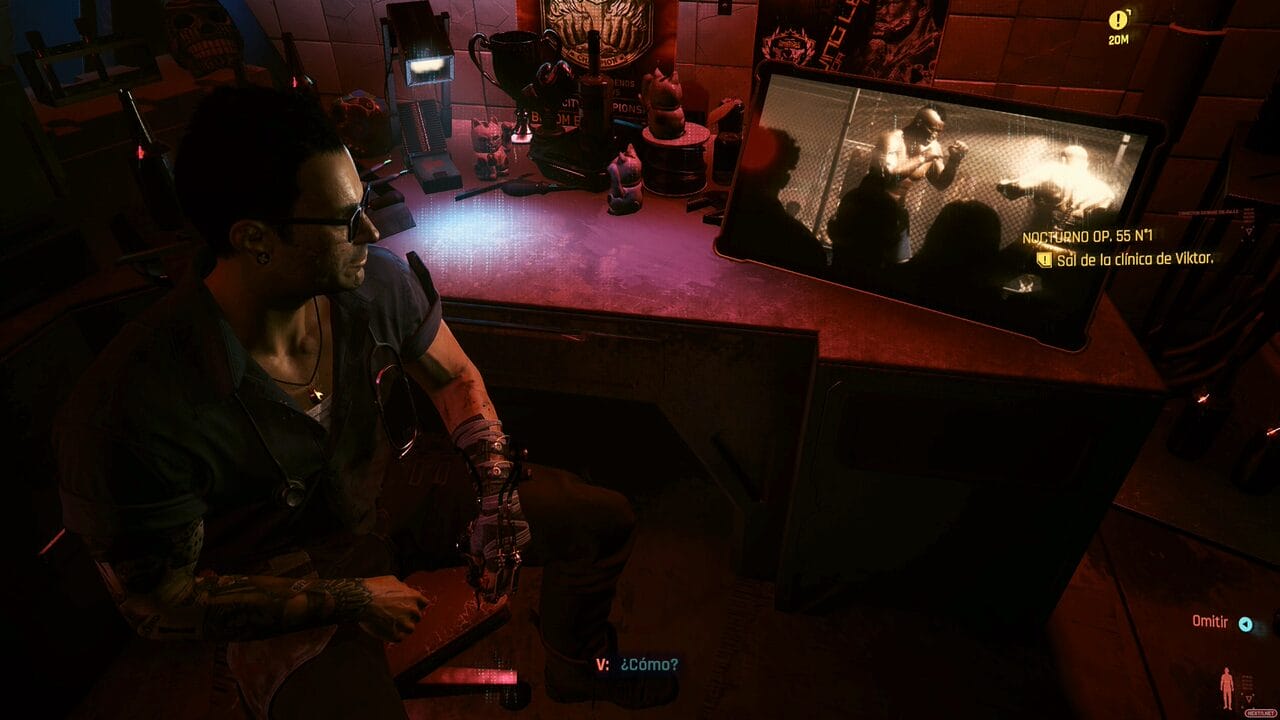Image resolution: width=1280 pixels, height=720 pixels.
Task: Click the objective 'Sal de la clínica de Viktor'
Action: pyautogui.click(x=1132, y=260)
